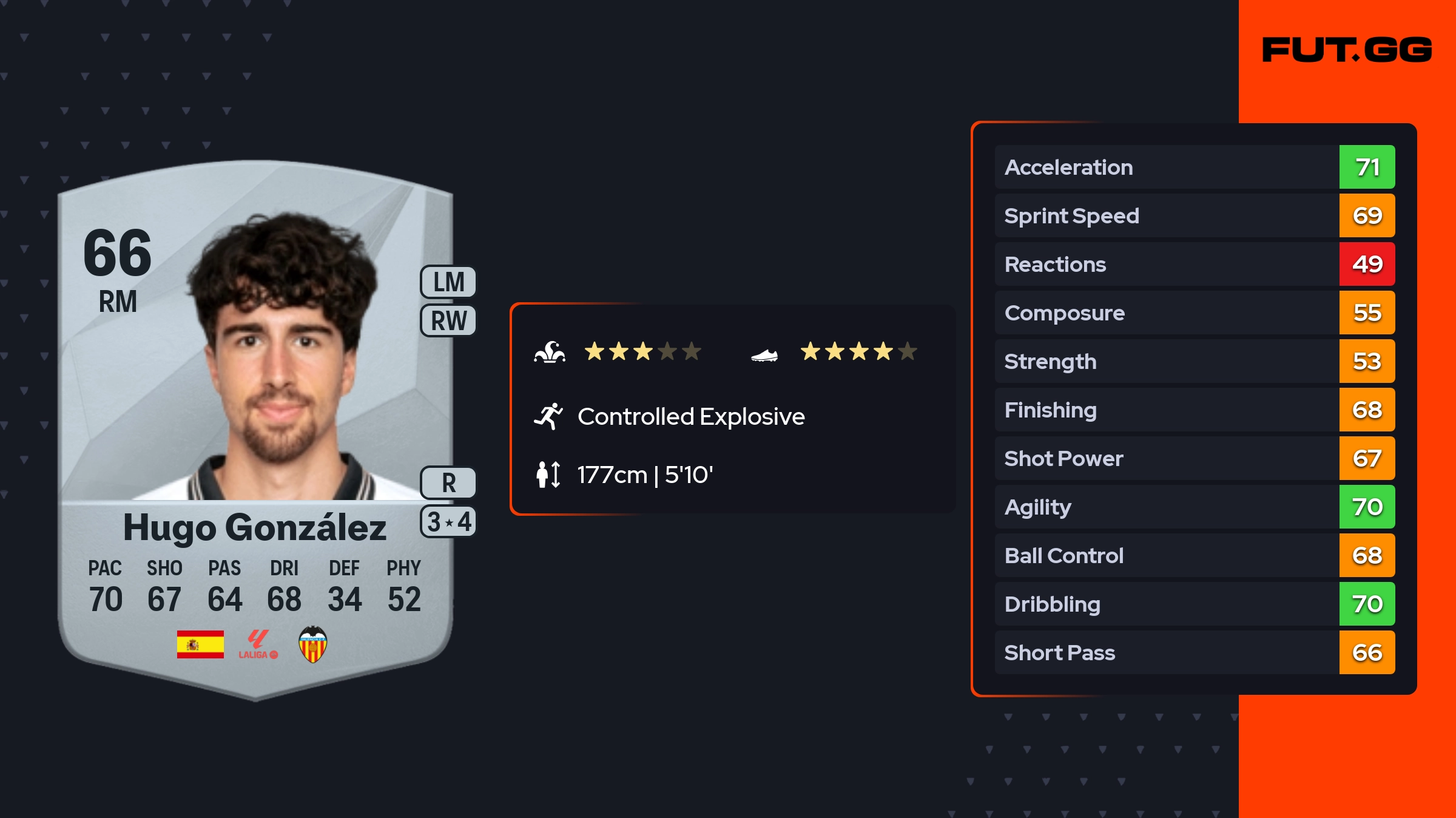Select the Shot Power stat row
The image size is (1456, 818).
tap(1194, 458)
